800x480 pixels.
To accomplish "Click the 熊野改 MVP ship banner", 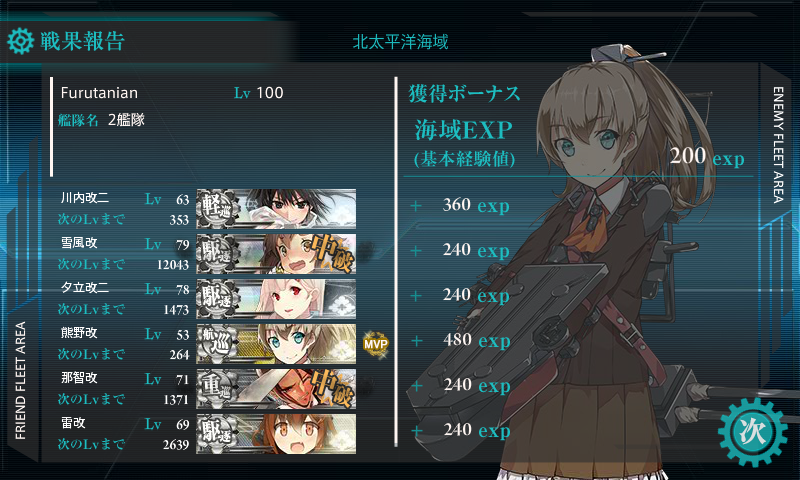I will (276, 342).
